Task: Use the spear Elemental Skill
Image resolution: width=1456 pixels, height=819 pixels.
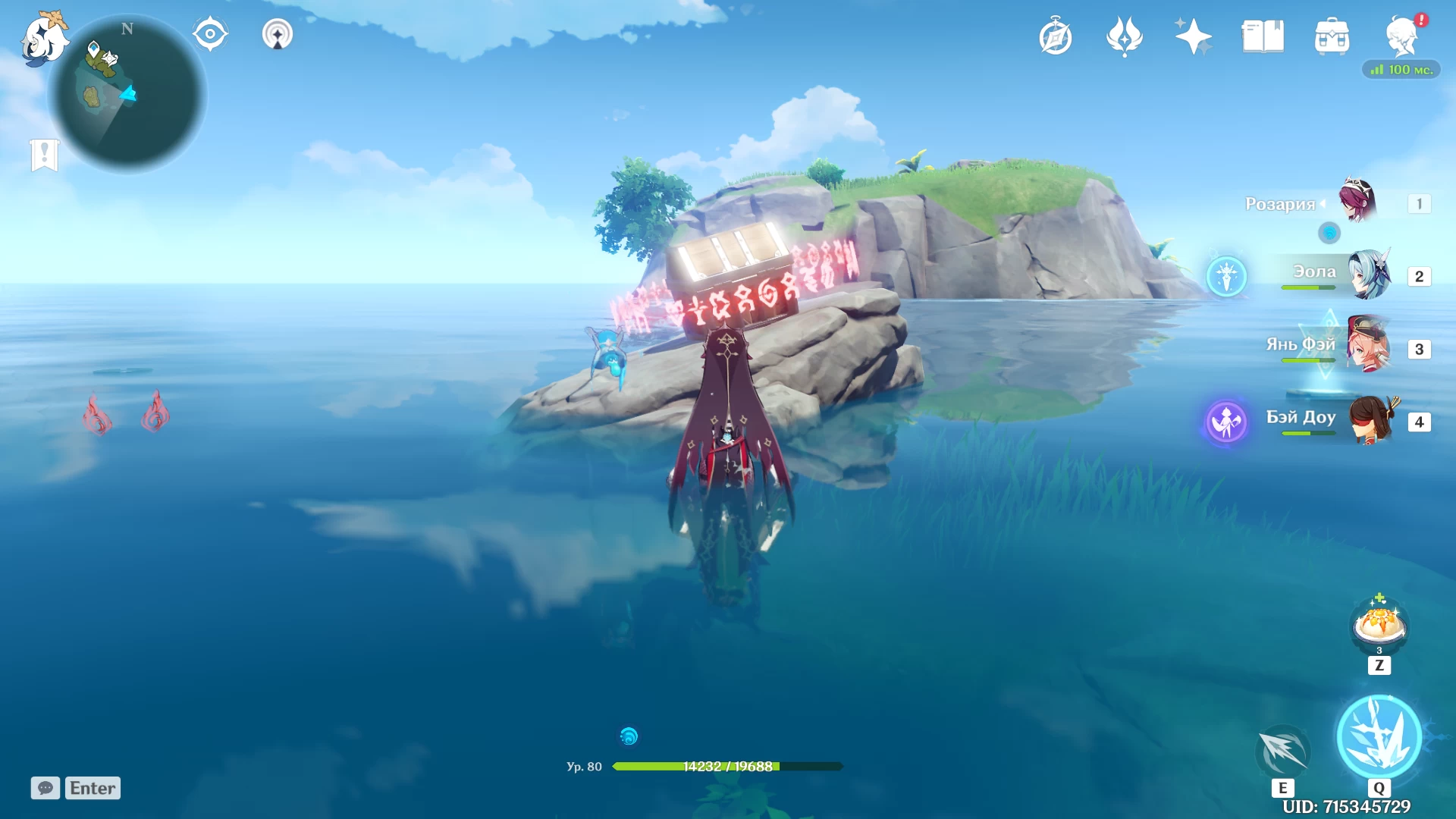Action: (x=1283, y=752)
